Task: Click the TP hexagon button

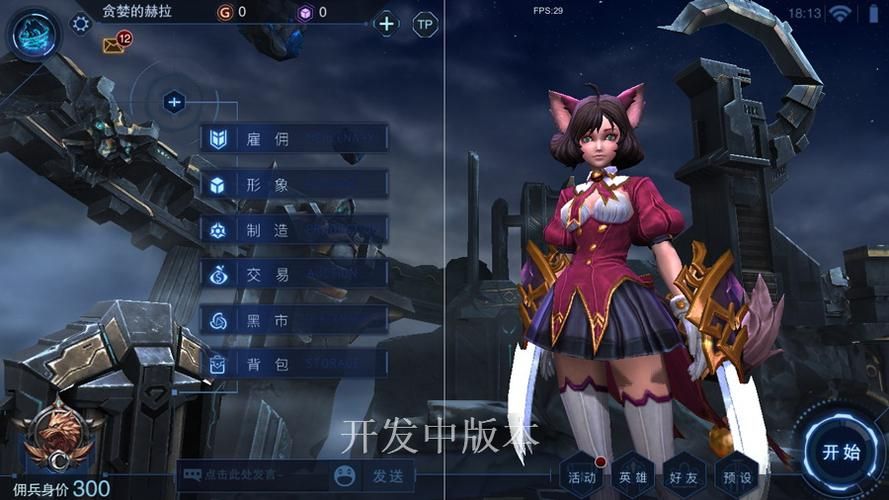Action: [x=426, y=24]
